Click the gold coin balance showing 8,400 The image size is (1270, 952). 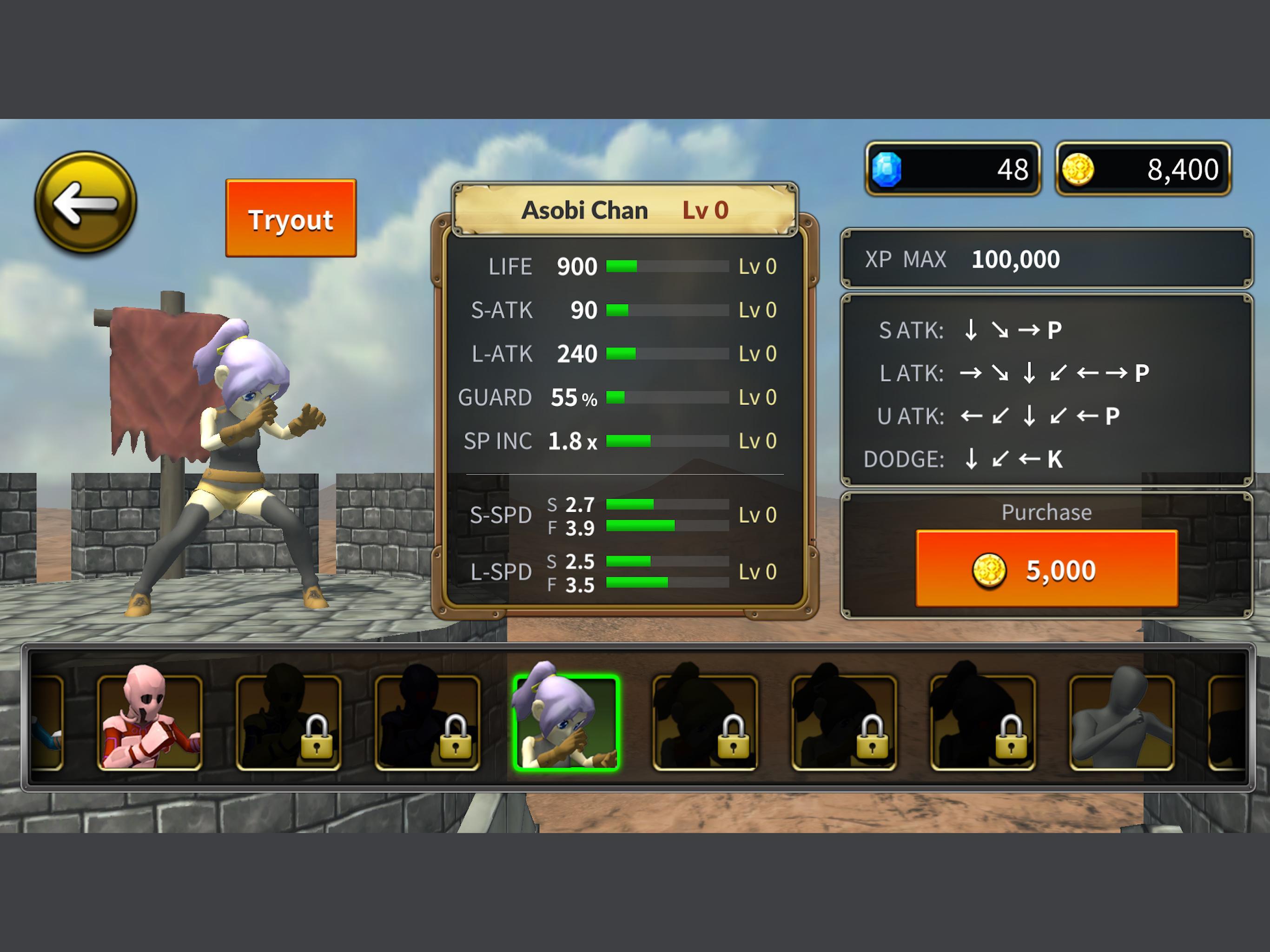(1143, 168)
